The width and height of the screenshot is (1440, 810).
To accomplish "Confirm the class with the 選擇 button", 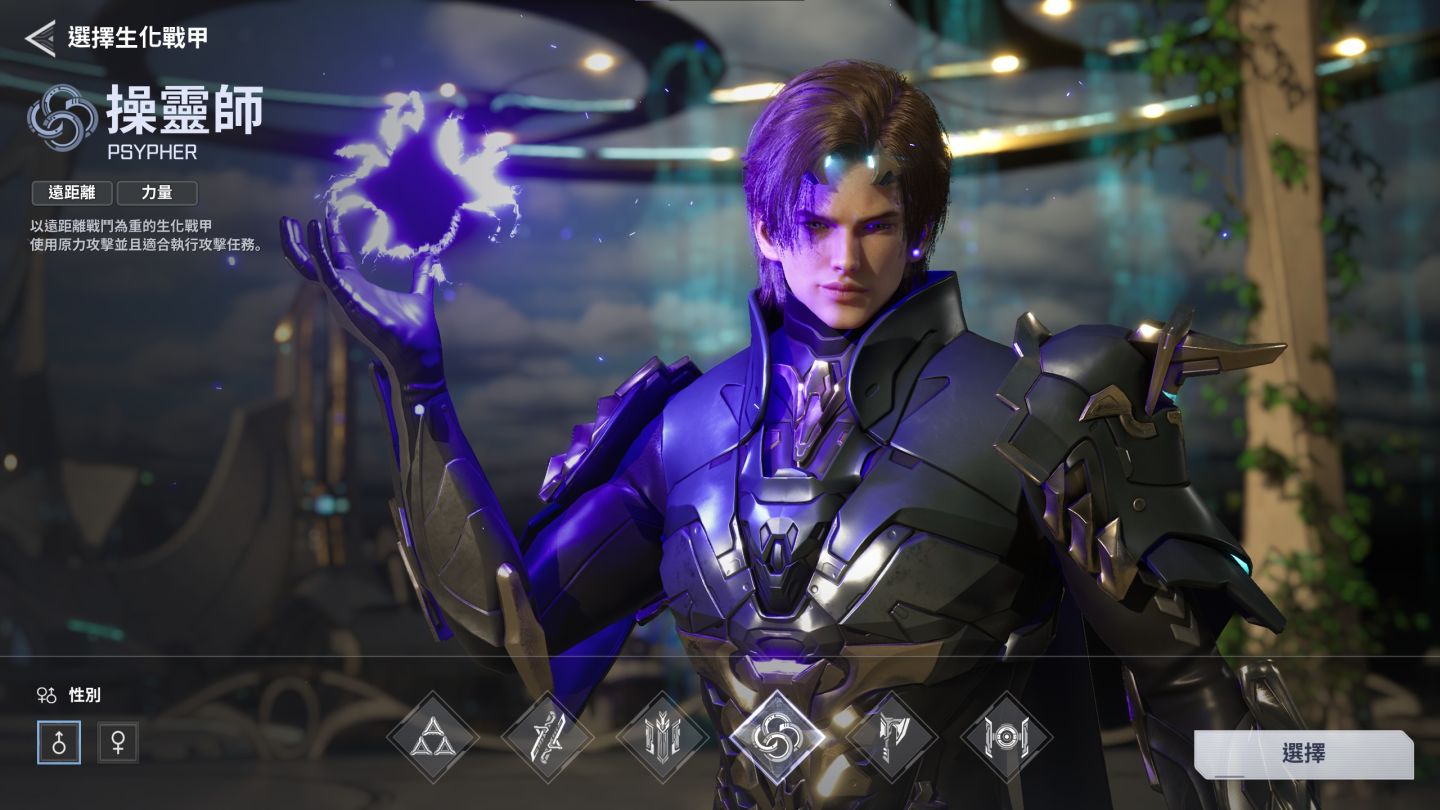I will pyautogui.click(x=1303, y=754).
